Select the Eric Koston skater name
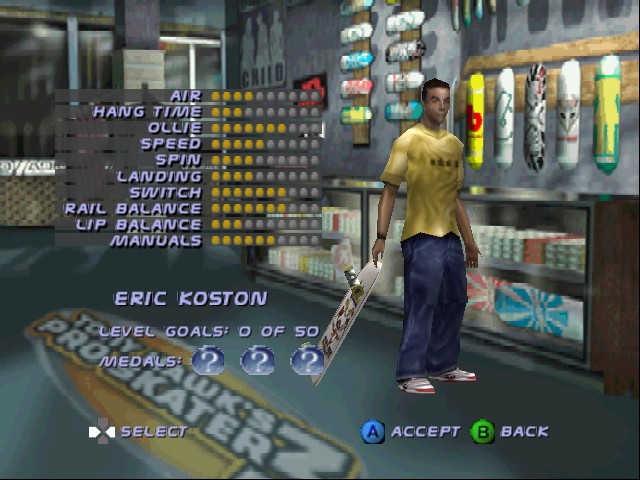The height and width of the screenshot is (480, 640). [190, 299]
